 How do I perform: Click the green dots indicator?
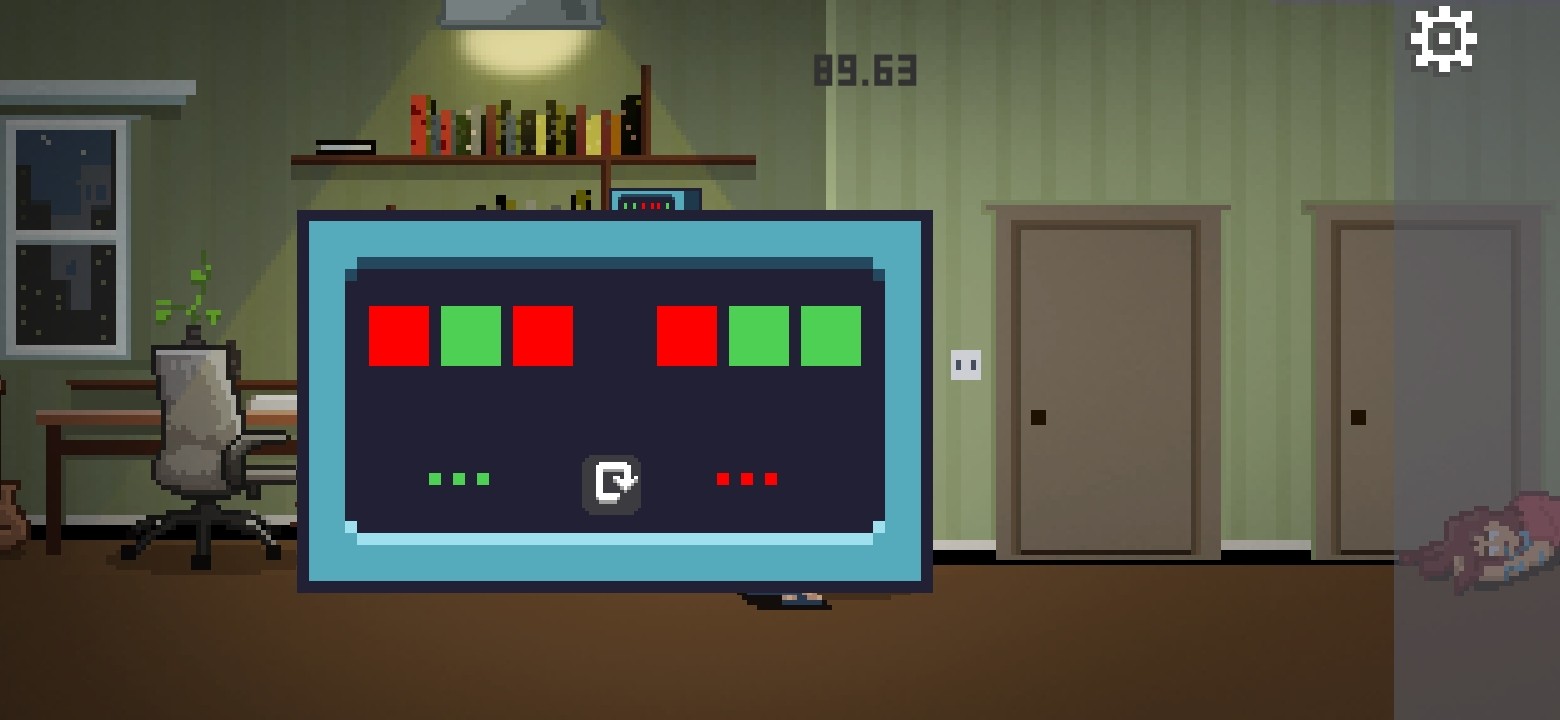tap(459, 478)
